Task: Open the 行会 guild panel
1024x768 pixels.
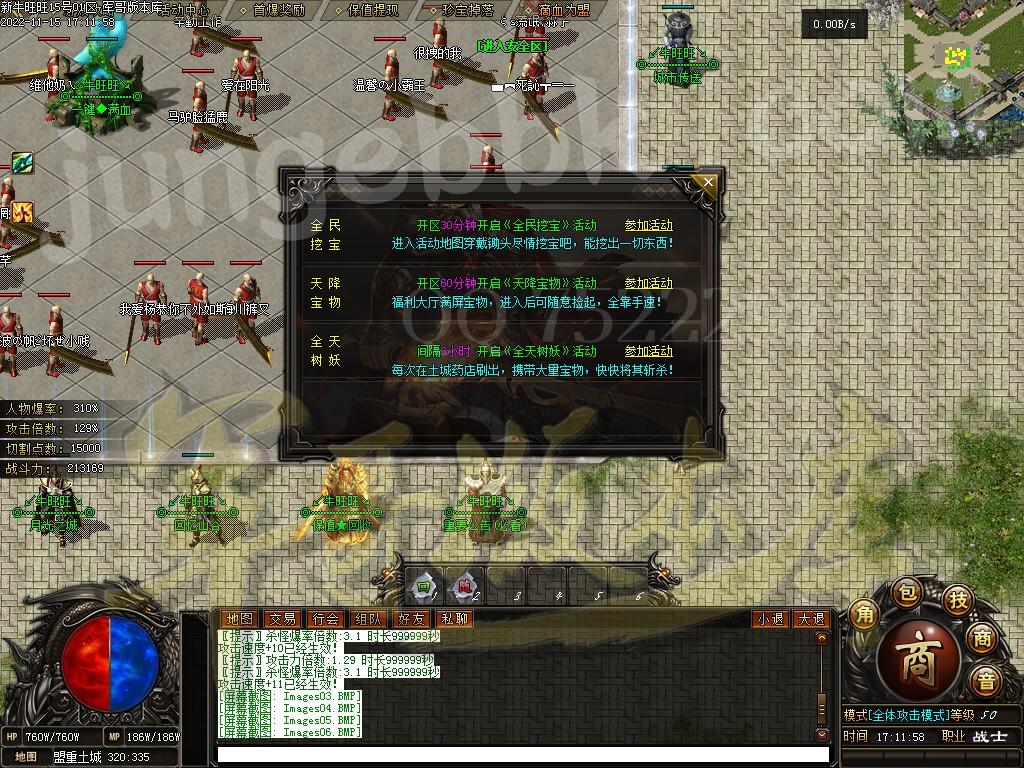Action: pos(324,619)
